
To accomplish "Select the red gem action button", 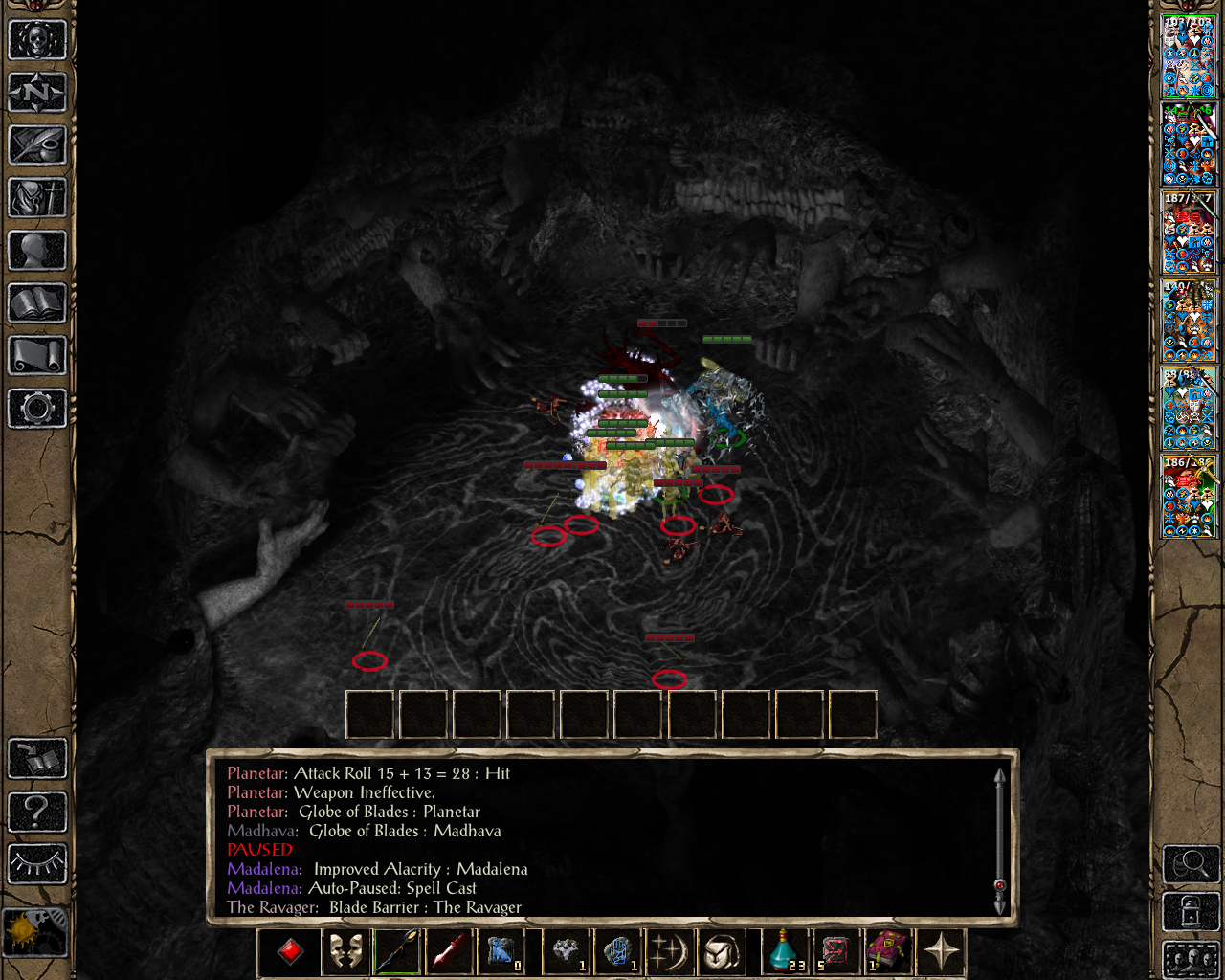I will [291, 951].
